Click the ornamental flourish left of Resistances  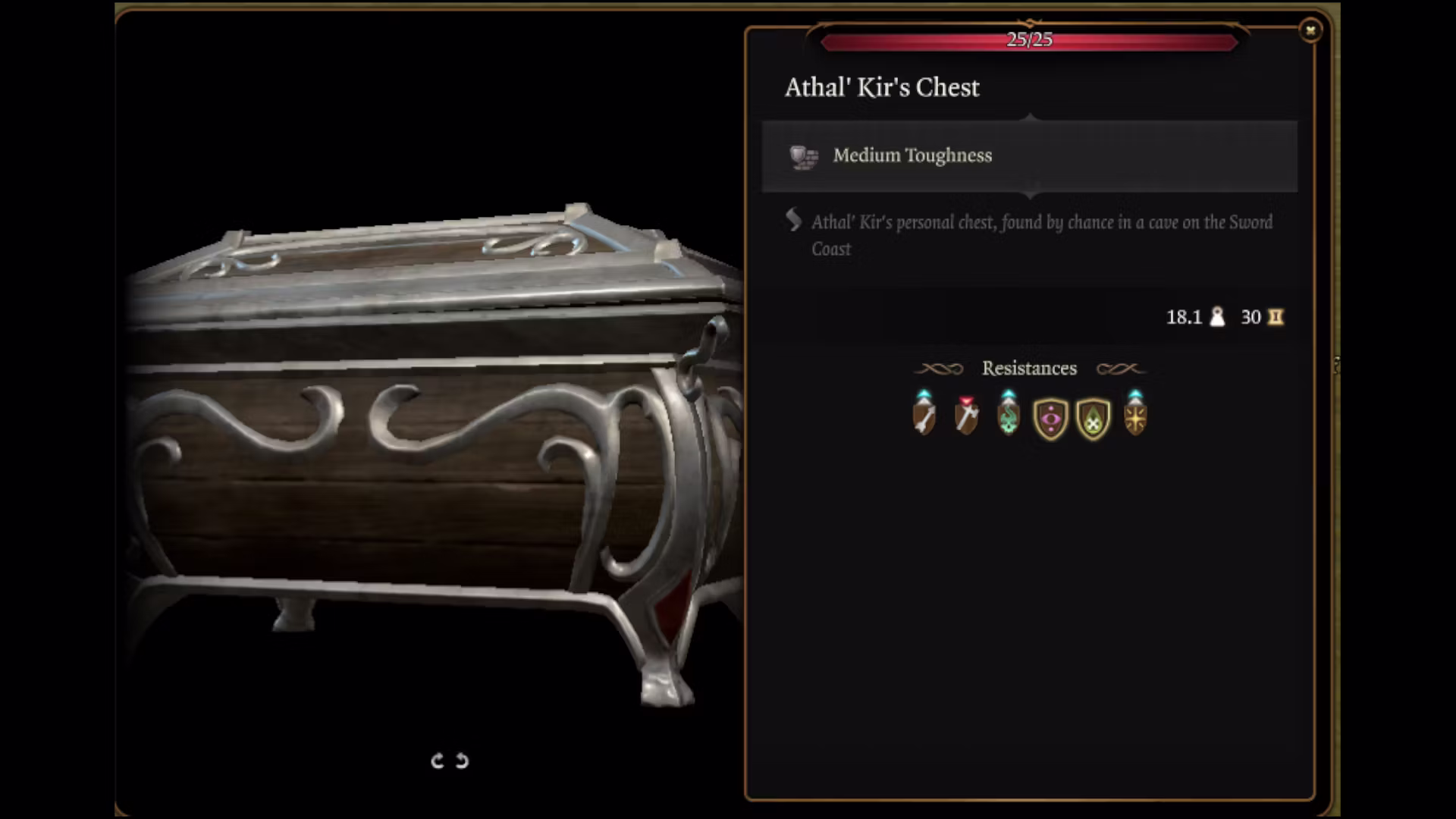pyautogui.click(x=940, y=369)
